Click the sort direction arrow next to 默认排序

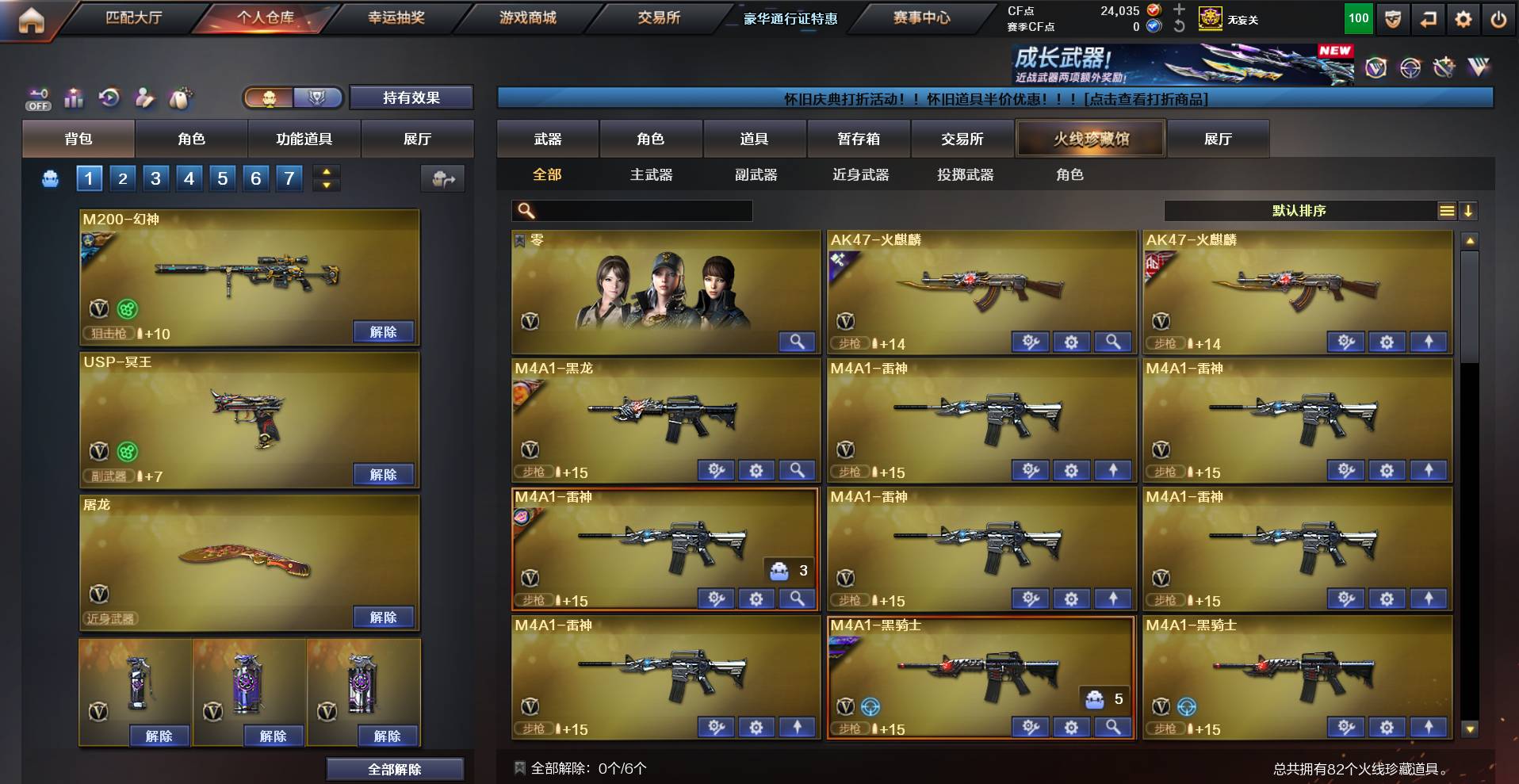[x=1467, y=211]
